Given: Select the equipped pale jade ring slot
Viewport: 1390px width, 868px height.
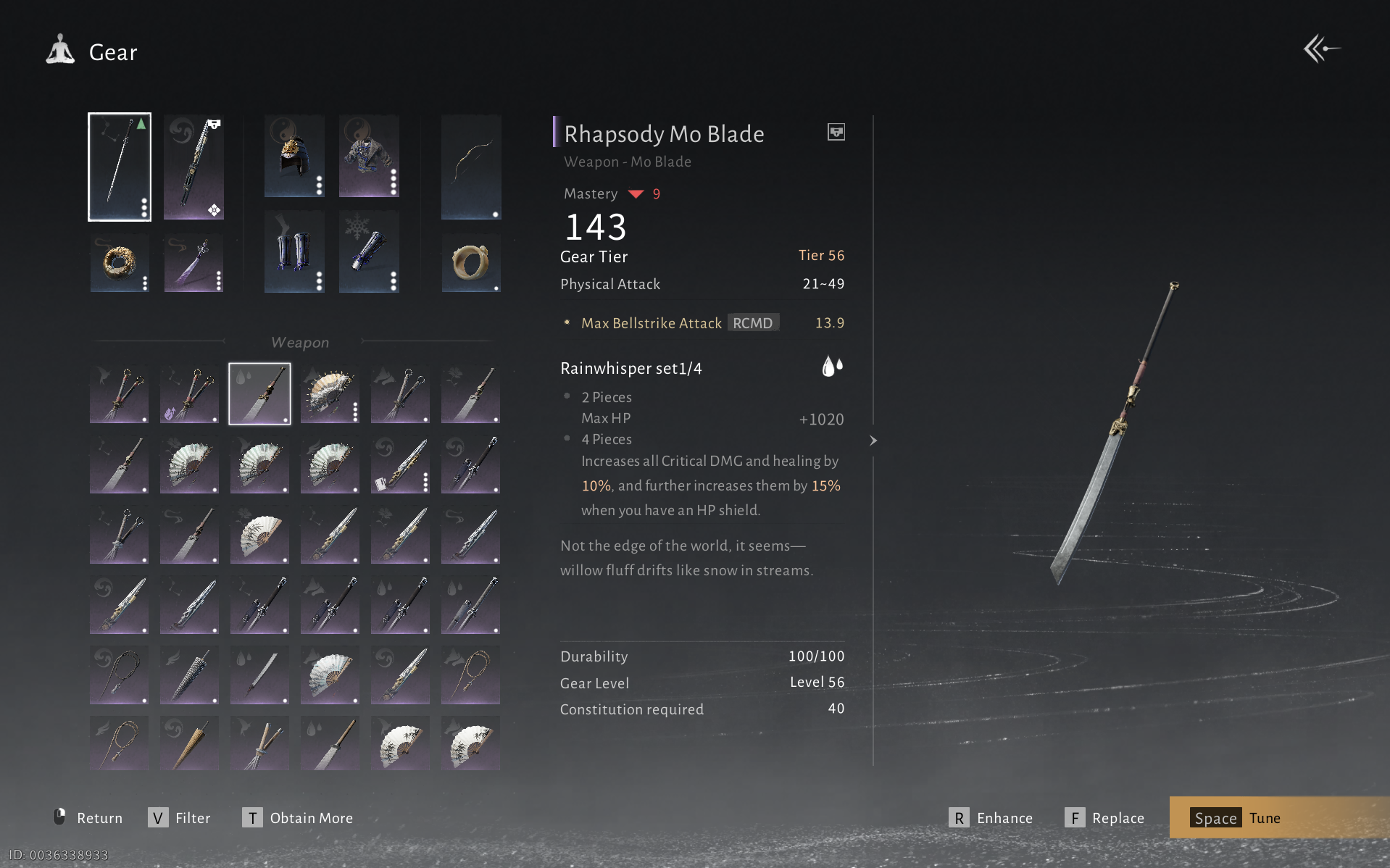Looking at the screenshot, I should click(x=471, y=263).
